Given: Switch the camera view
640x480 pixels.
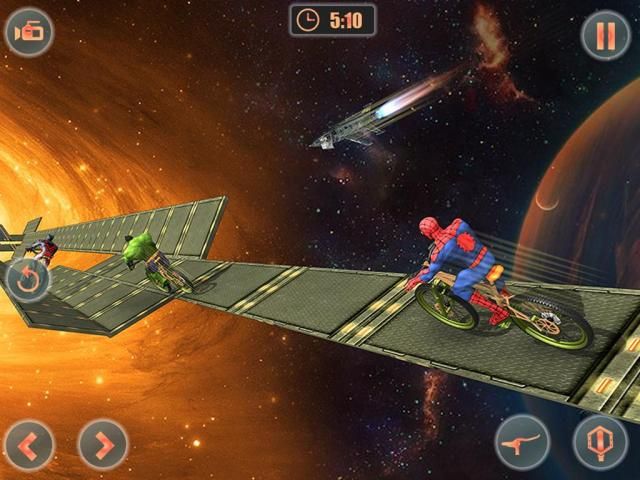Looking at the screenshot, I should [29, 32].
